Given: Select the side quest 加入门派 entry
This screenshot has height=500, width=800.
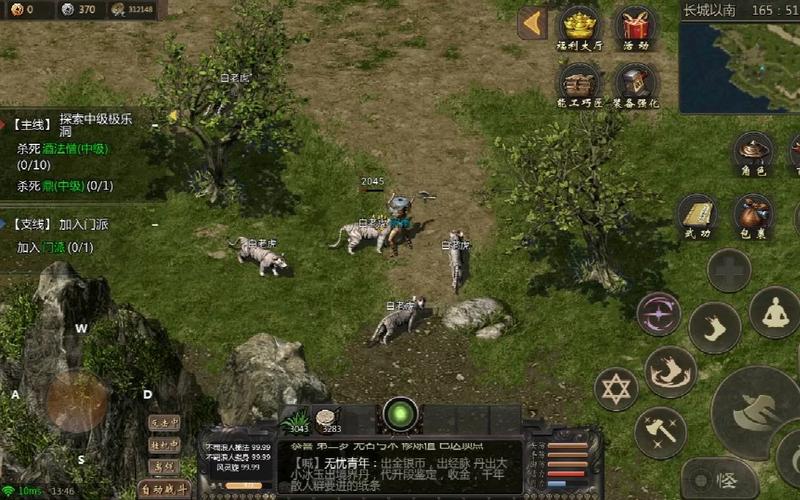Looking at the screenshot, I should click(x=70, y=224).
